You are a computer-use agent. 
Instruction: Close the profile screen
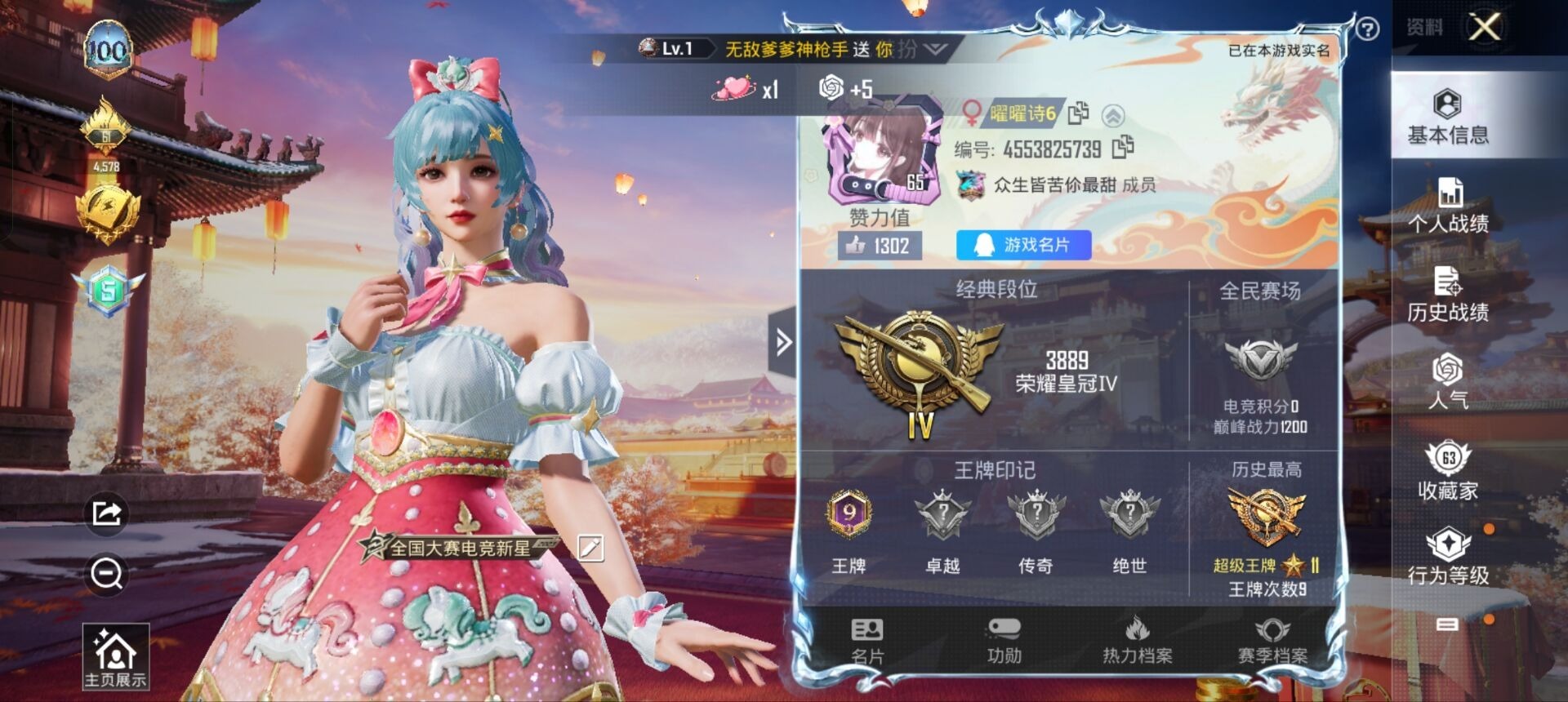click(x=1485, y=27)
